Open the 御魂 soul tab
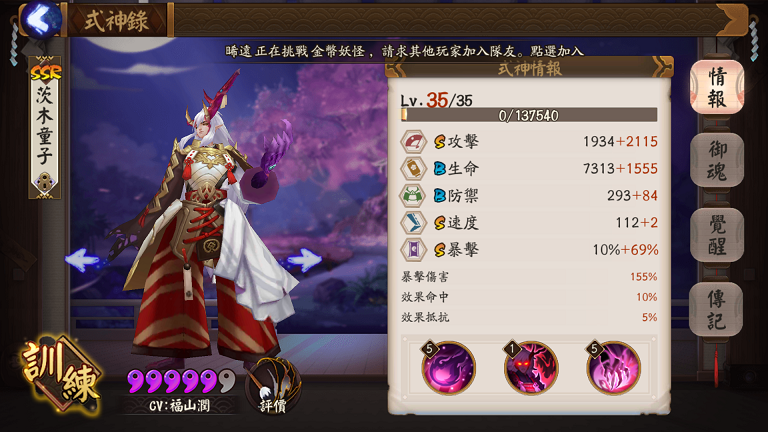This screenshot has height=432, width=768. (716, 160)
